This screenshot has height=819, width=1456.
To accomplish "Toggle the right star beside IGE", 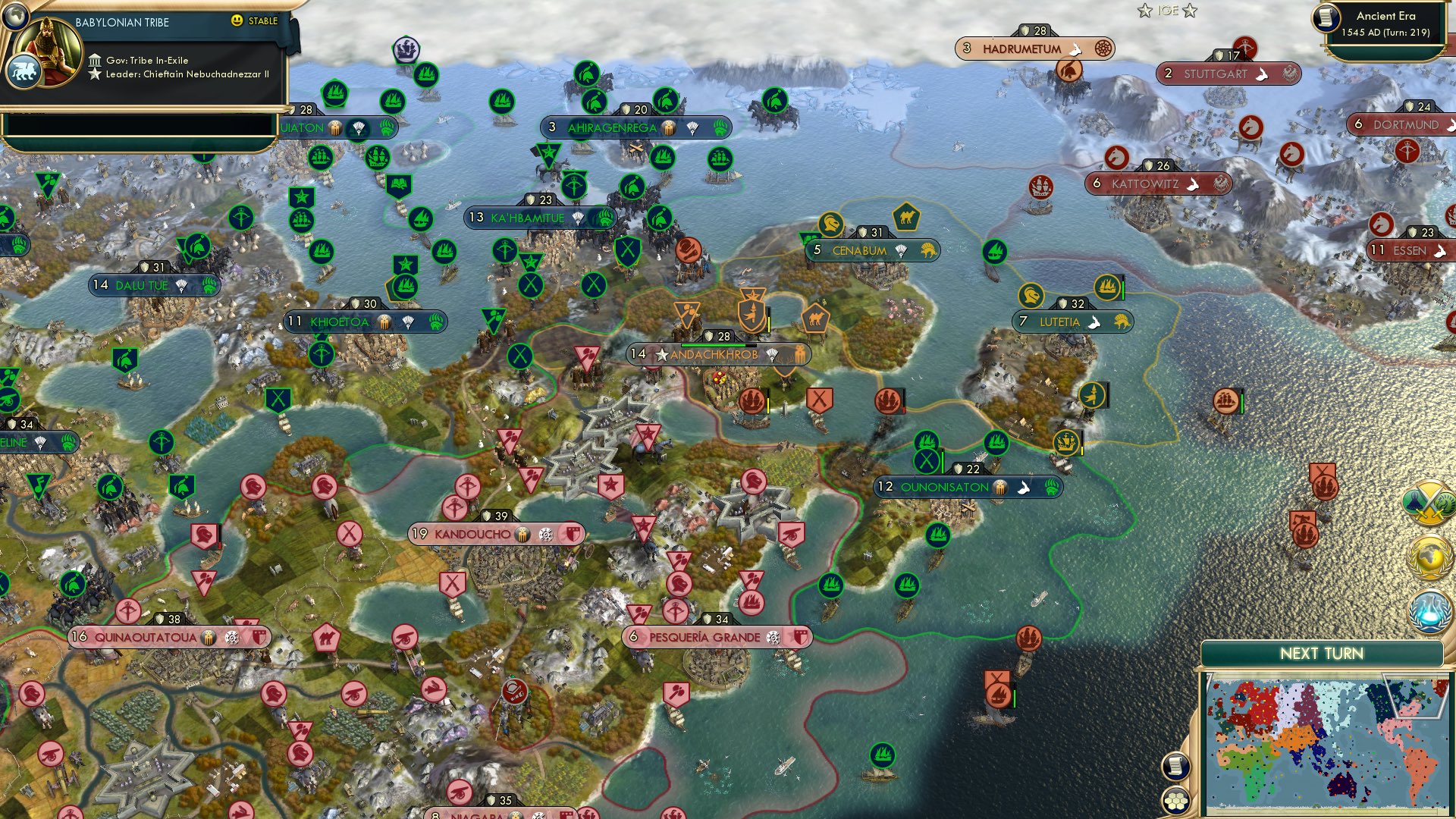I will pos(1189,11).
